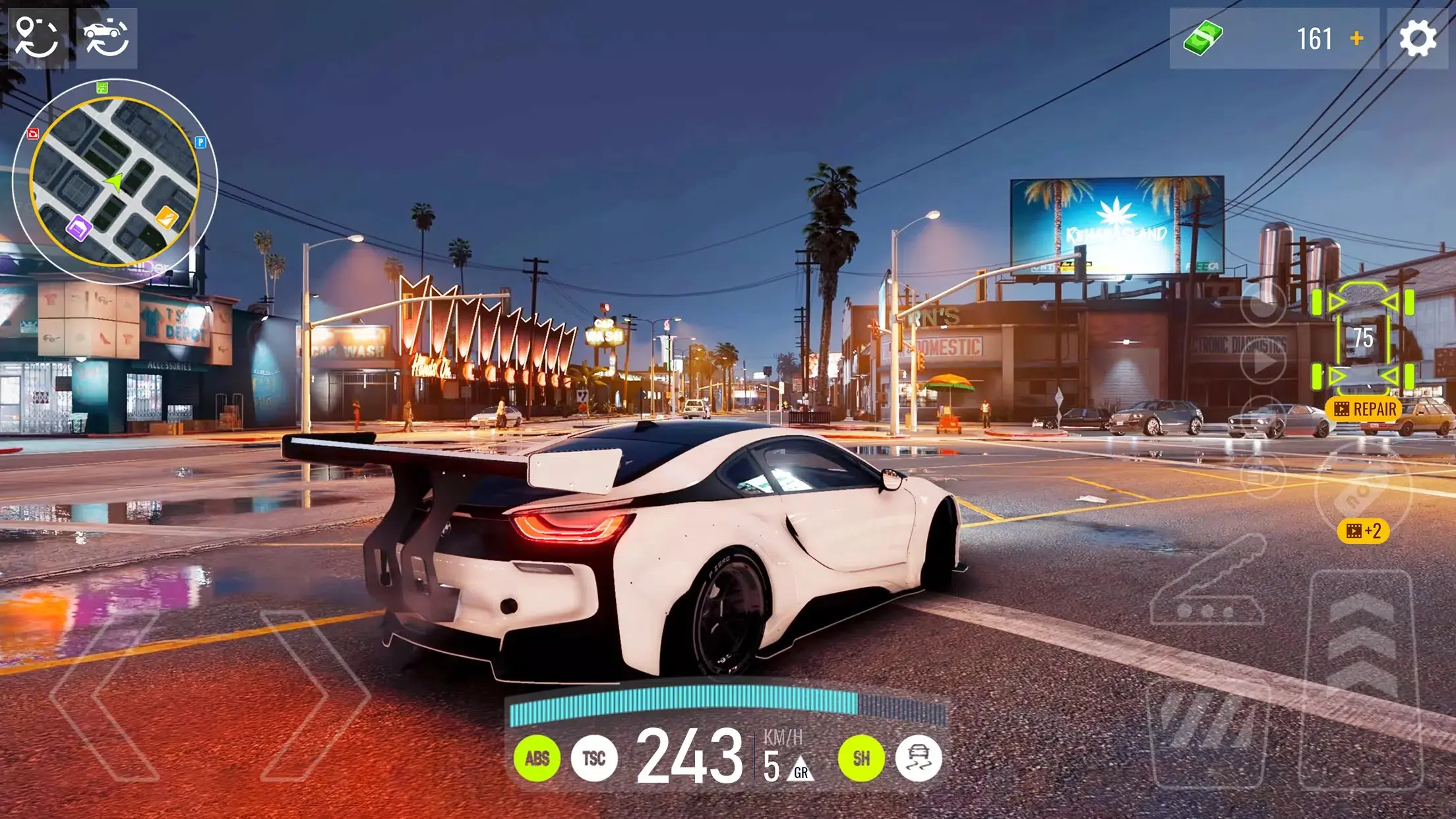Viewport: 1456px width, 819px height.
Task: Select the red marker on minimap edge
Action: (x=33, y=134)
